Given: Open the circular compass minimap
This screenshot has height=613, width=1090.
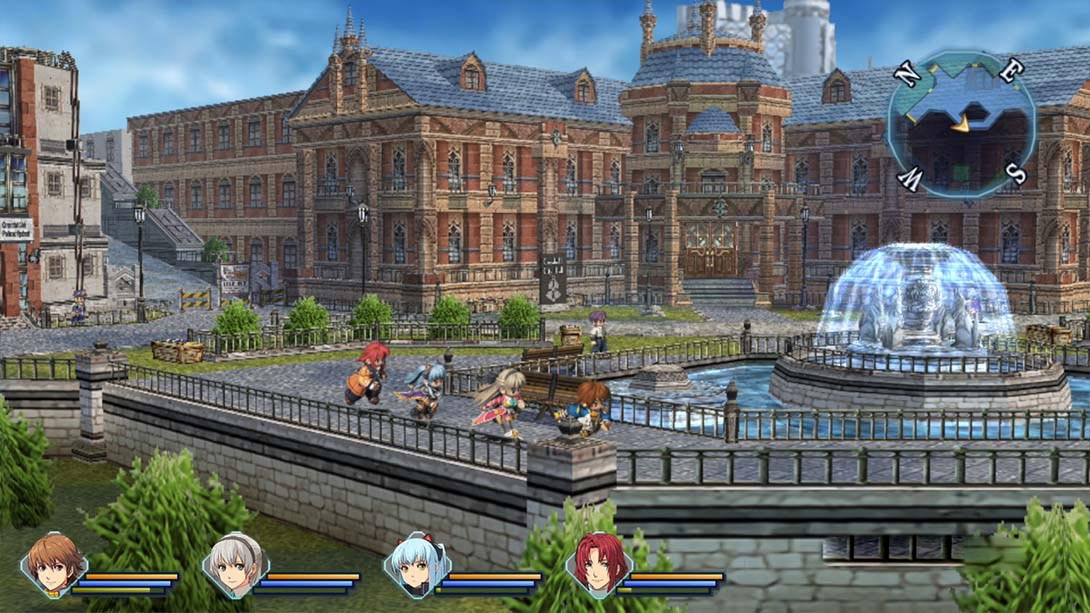Looking at the screenshot, I should (x=961, y=123).
